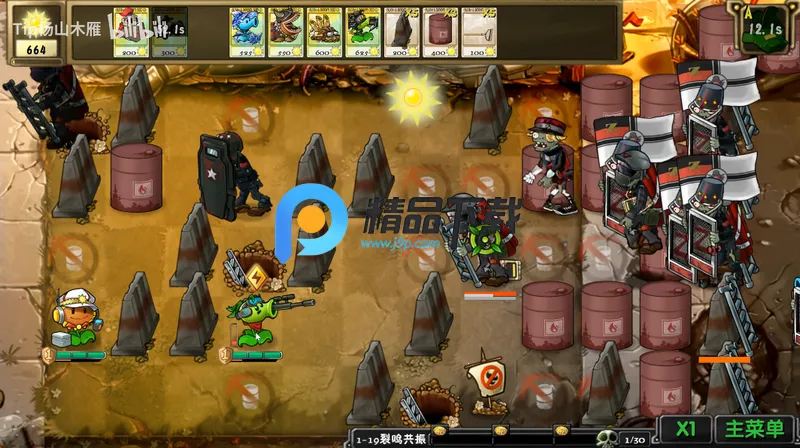Select the red plant card costing 200
The height and width of the screenshot is (448, 800).
pyautogui.click(x=131, y=32)
